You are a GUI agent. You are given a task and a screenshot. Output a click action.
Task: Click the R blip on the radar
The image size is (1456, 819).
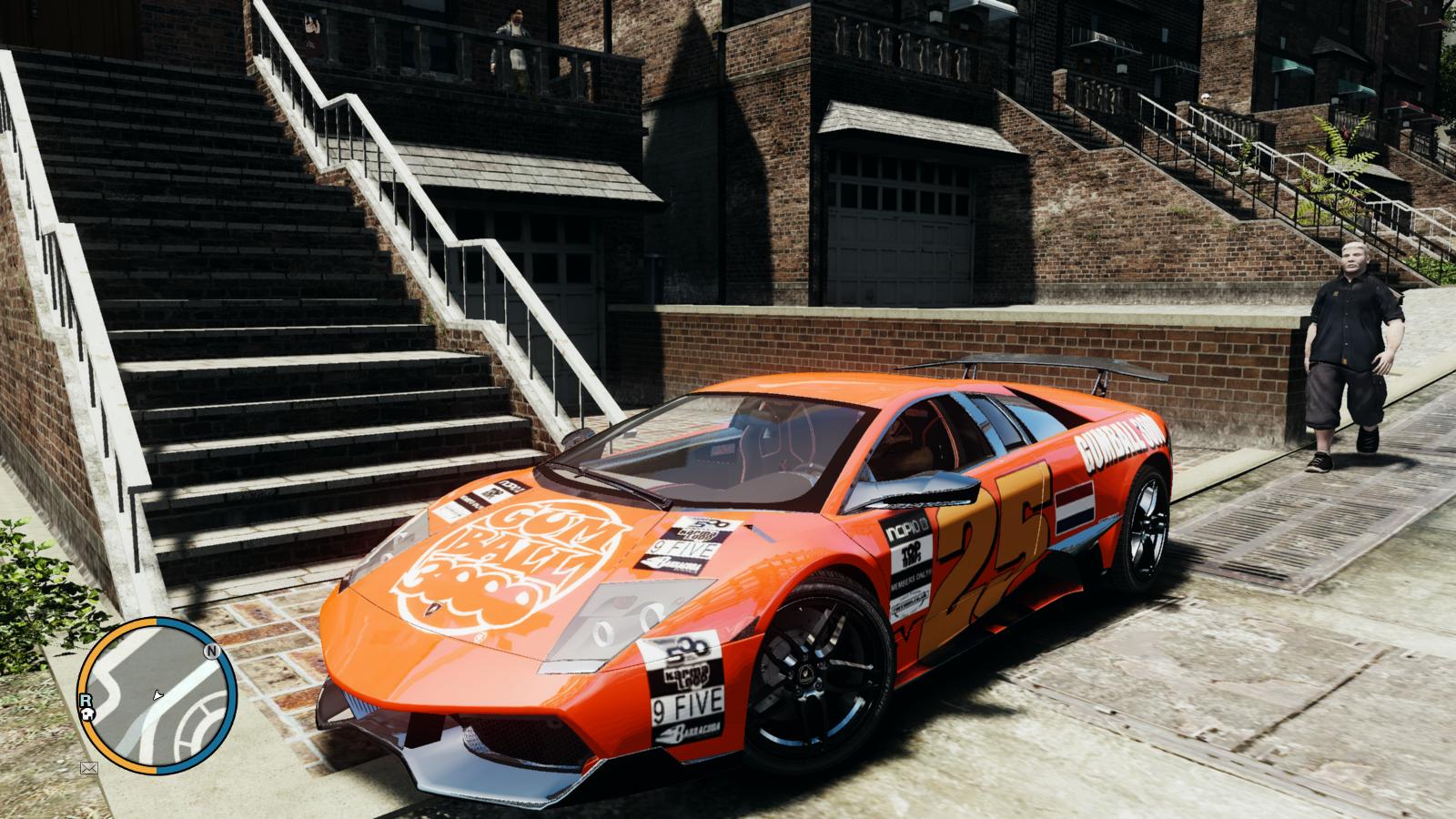(x=84, y=700)
